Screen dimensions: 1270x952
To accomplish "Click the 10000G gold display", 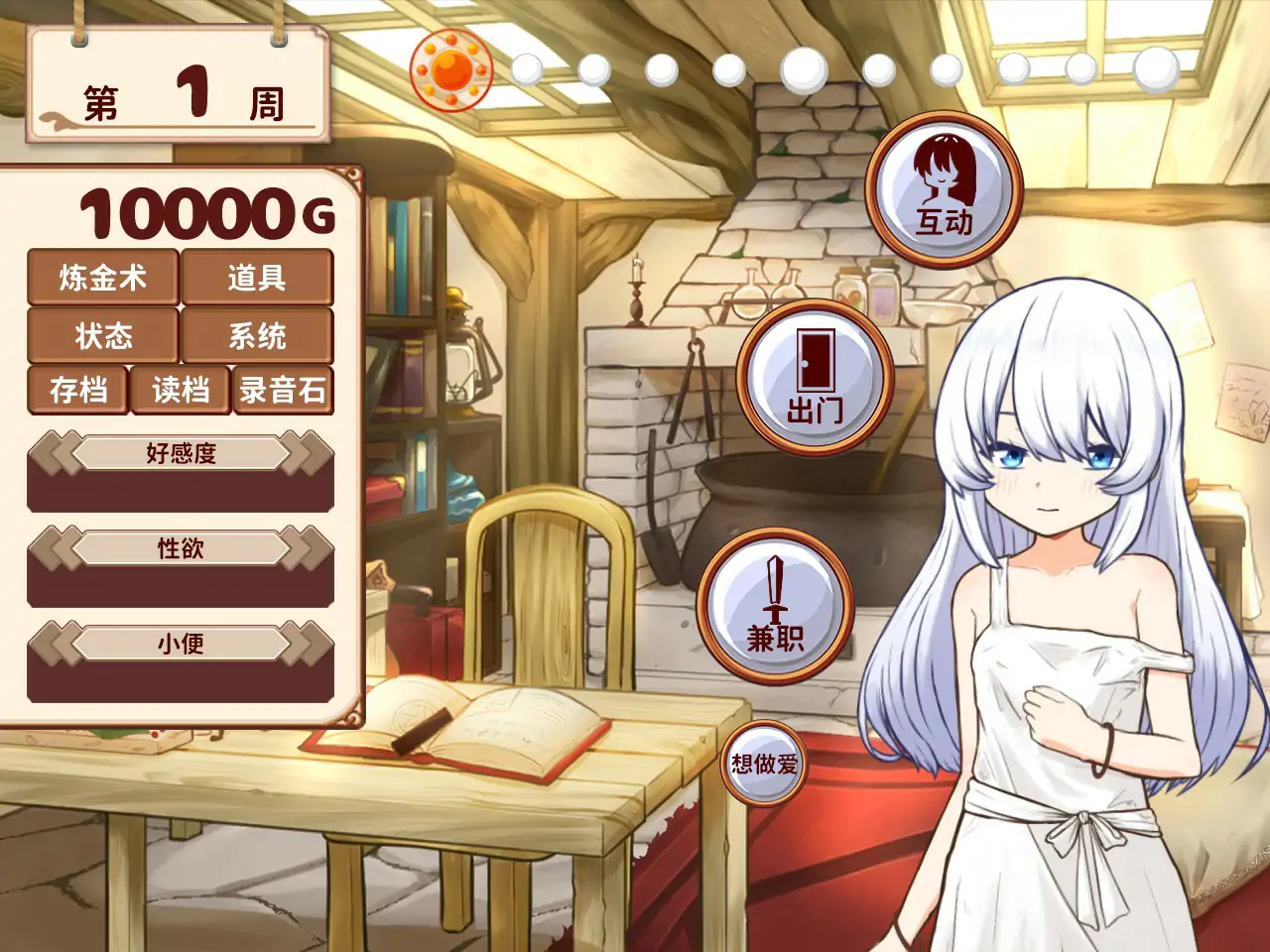I will (x=203, y=211).
